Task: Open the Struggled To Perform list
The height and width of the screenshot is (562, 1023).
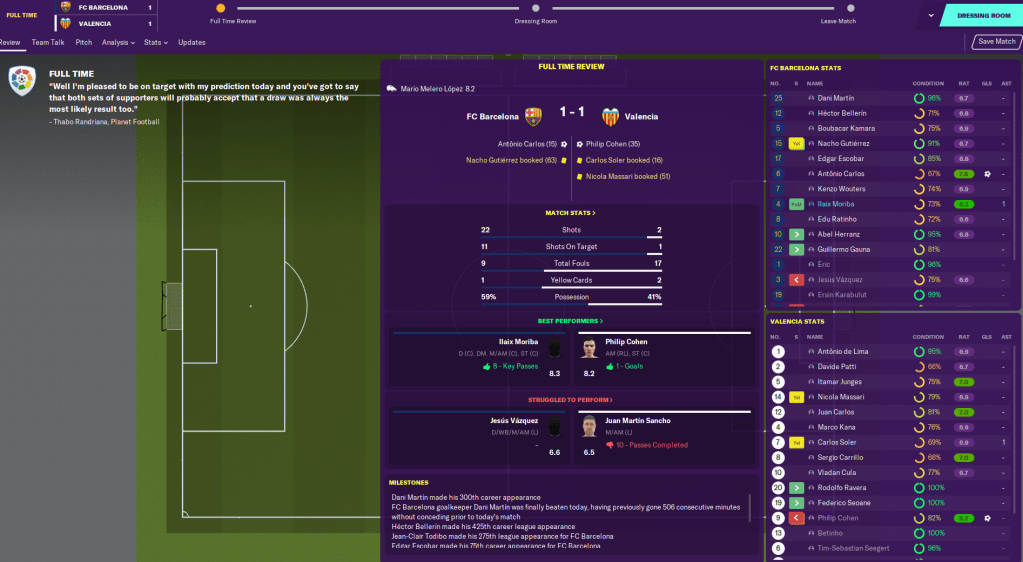Action: point(570,400)
